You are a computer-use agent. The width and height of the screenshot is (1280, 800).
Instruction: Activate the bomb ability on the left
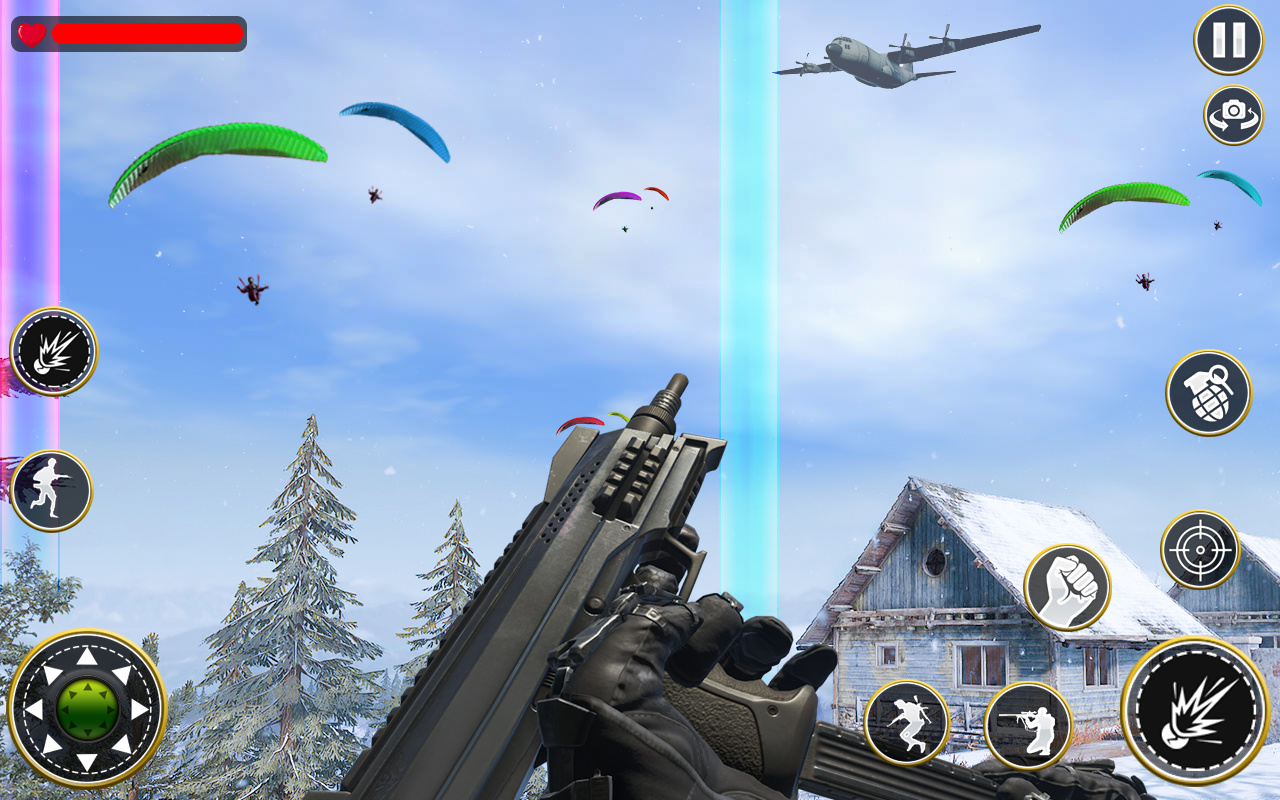tap(52, 353)
